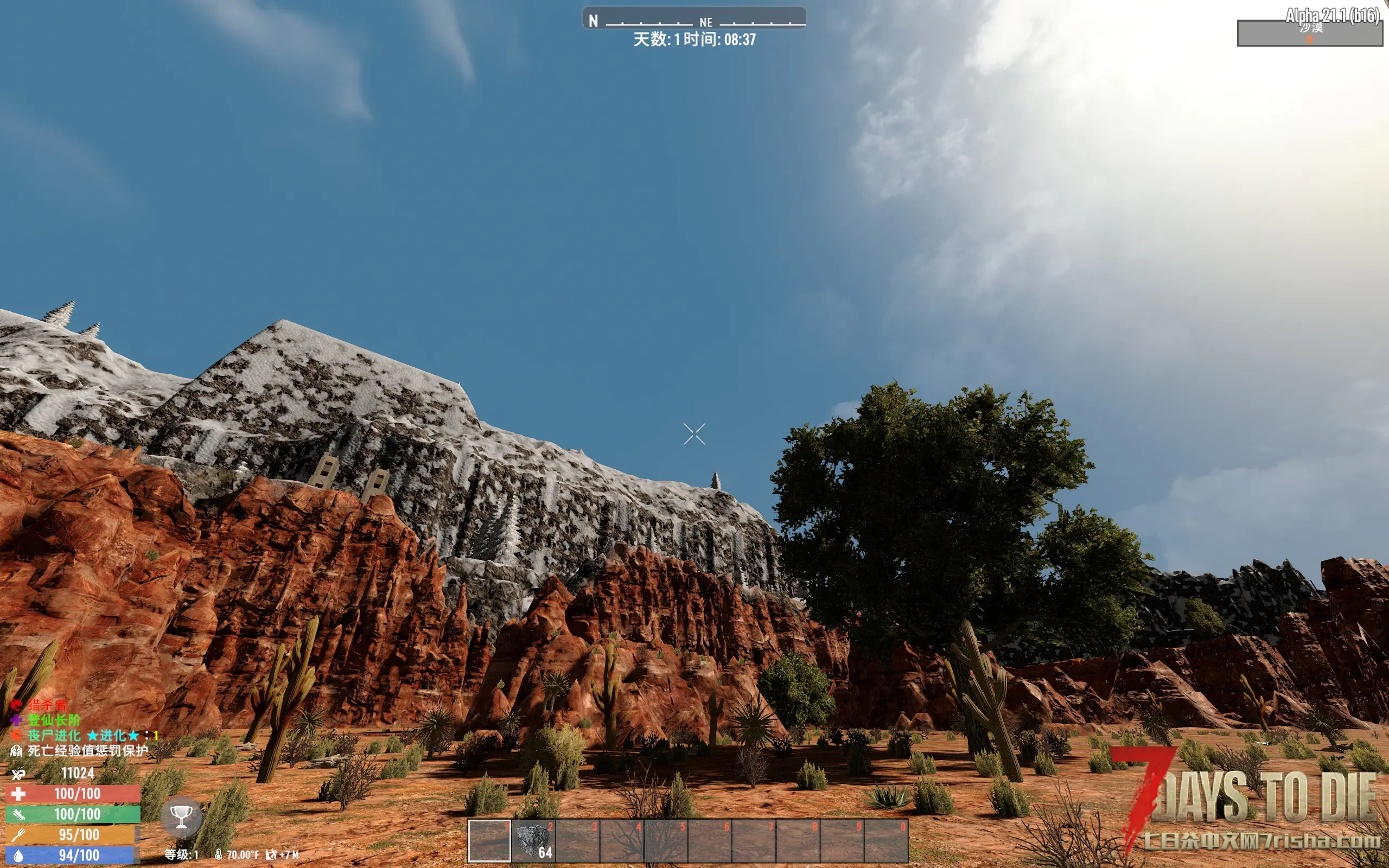Inspect the purple cross 登仙长阶 buff
This screenshot has height=868, width=1389.
pyautogui.click(x=46, y=720)
